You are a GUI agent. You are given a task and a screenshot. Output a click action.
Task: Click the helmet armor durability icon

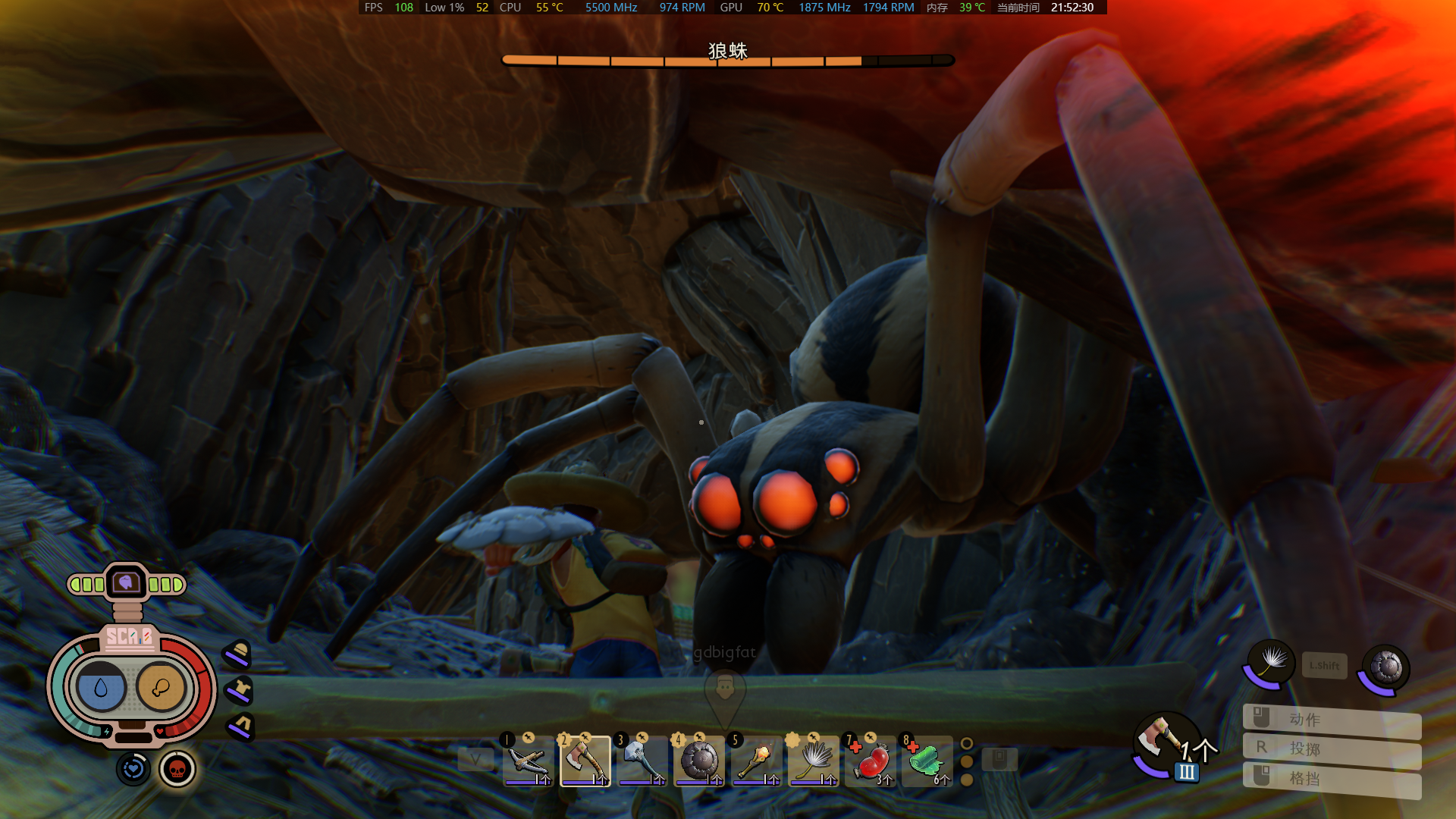[239, 654]
